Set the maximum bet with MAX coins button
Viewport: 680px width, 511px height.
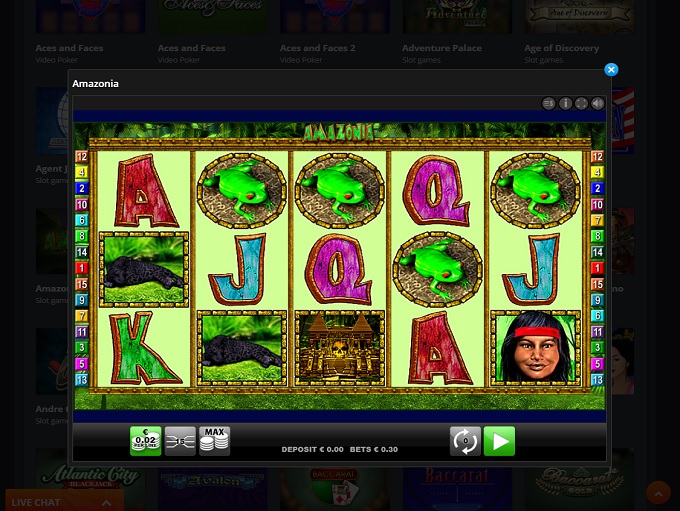(x=214, y=441)
